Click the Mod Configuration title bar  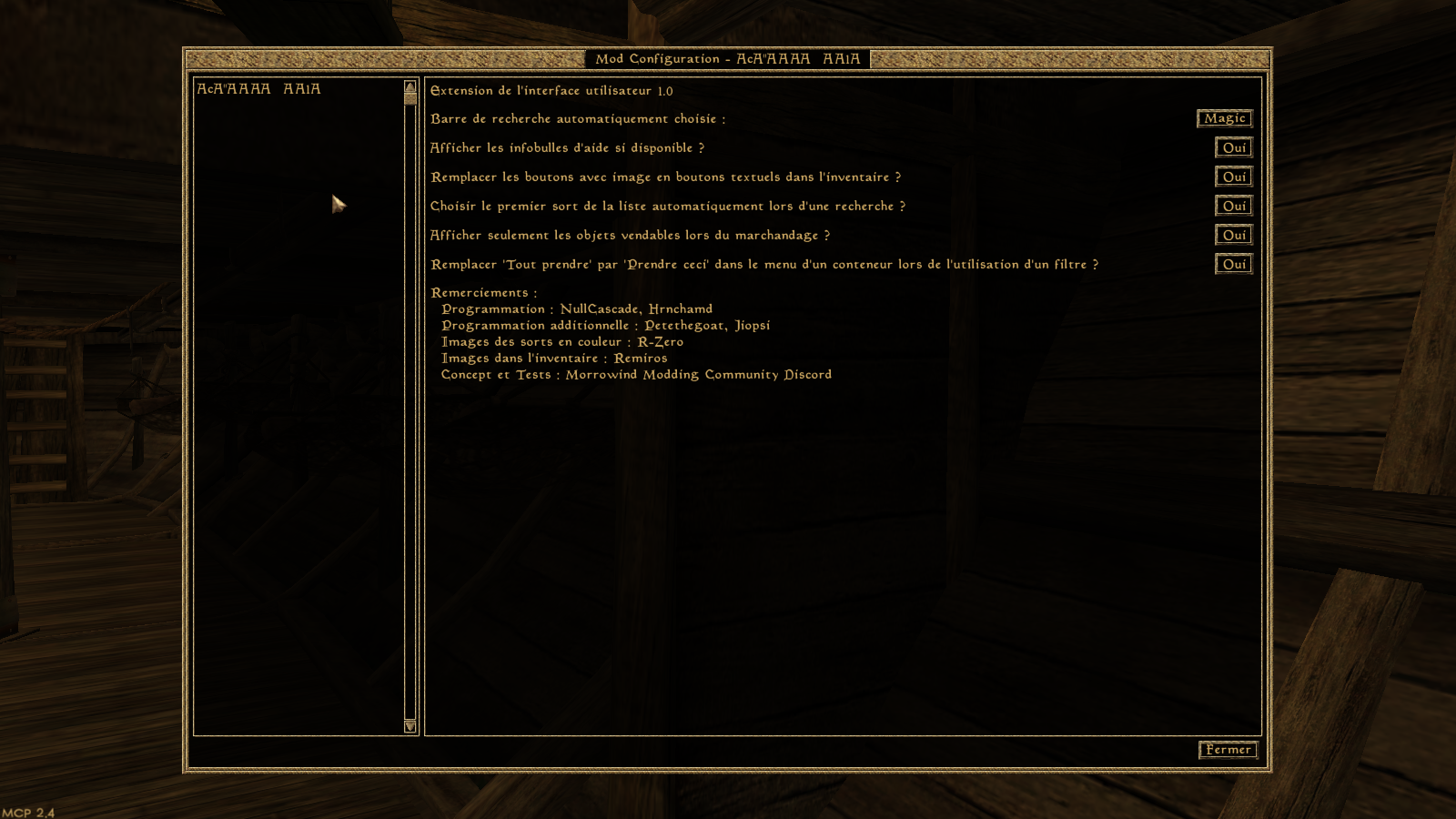[728, 58]
